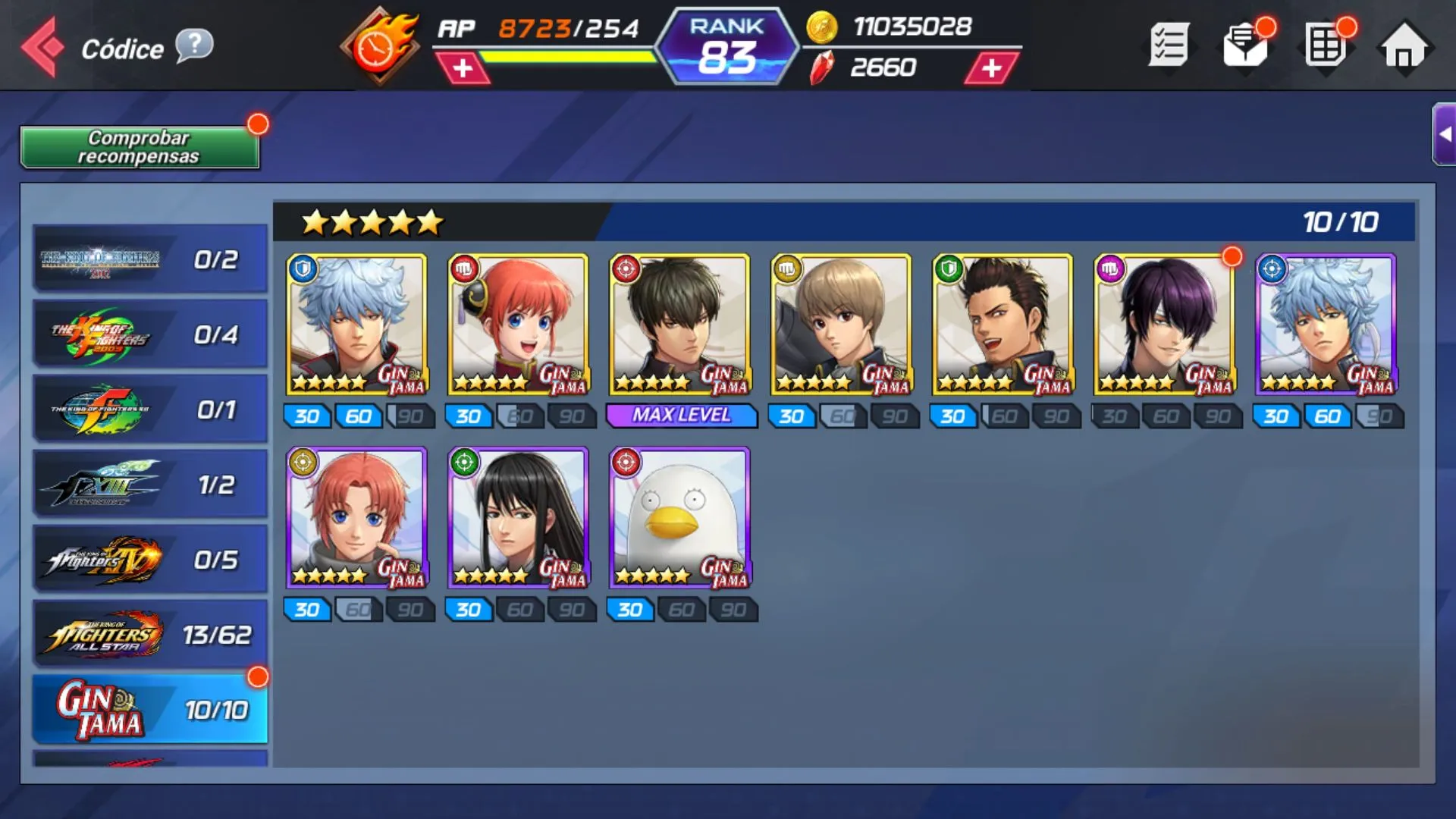Image resolution: width=1456 pixels, height=819 pixels.
Task: Choose the KOF XIV 0/5 tab
Action: (x=150, y=560)
